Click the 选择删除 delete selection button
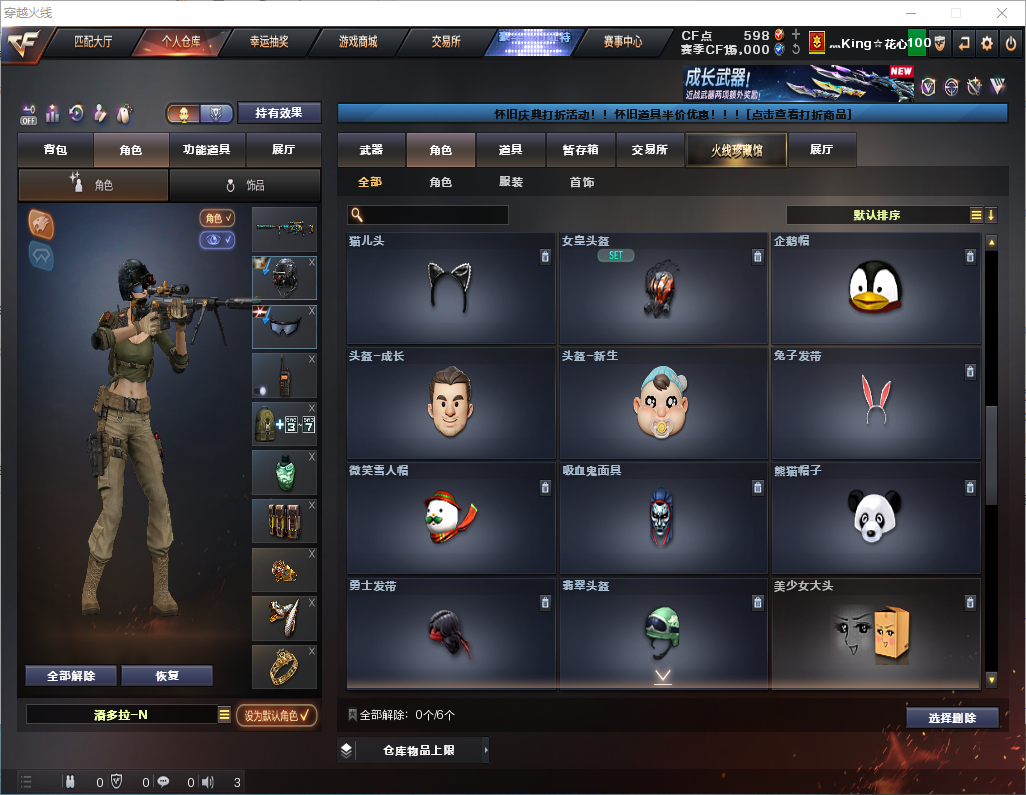This screenshot has height=795, width=1026. [x=952, y=718]
